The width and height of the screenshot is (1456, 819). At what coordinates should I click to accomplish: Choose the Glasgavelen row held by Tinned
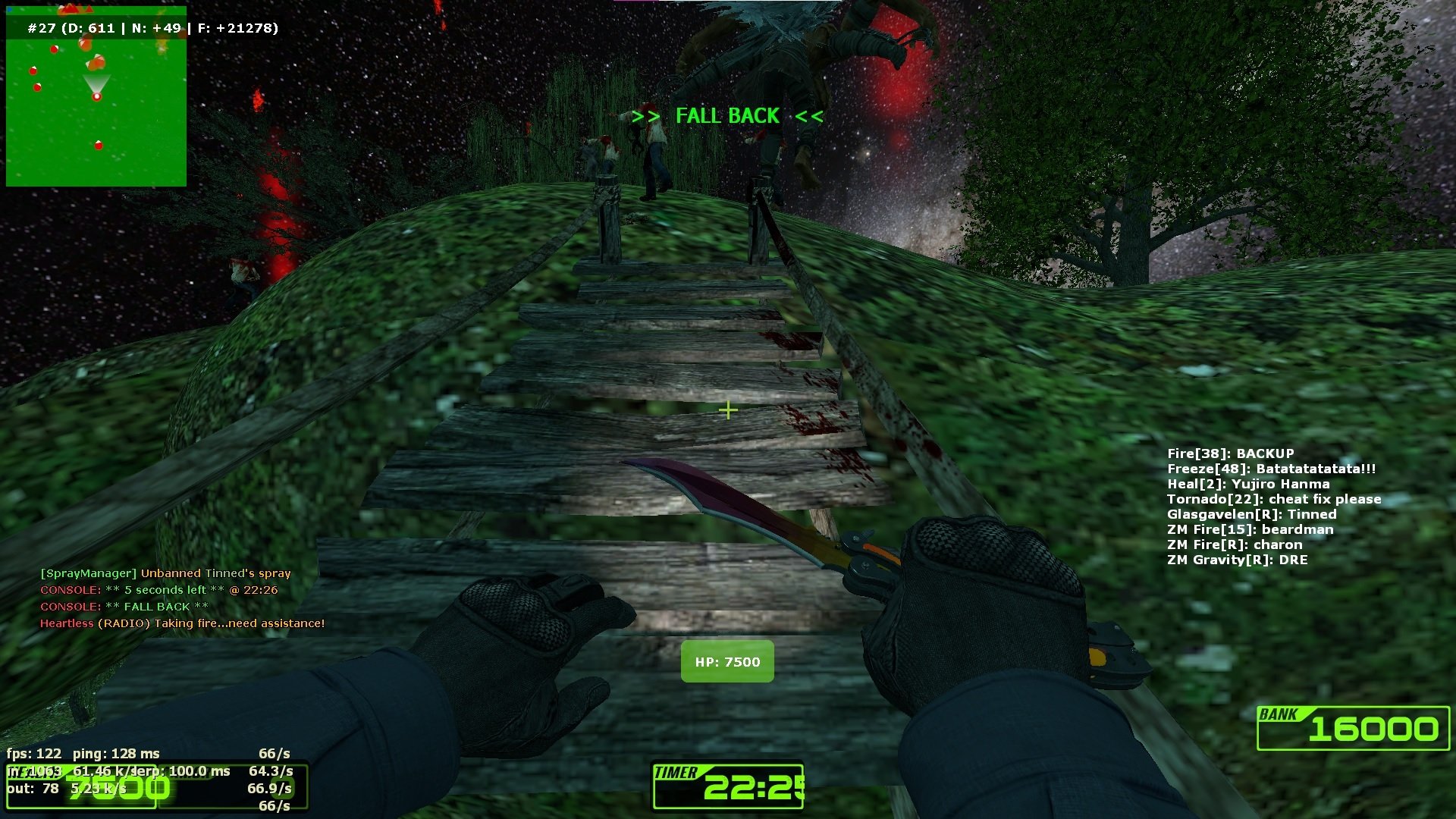tap(1251, 514)
